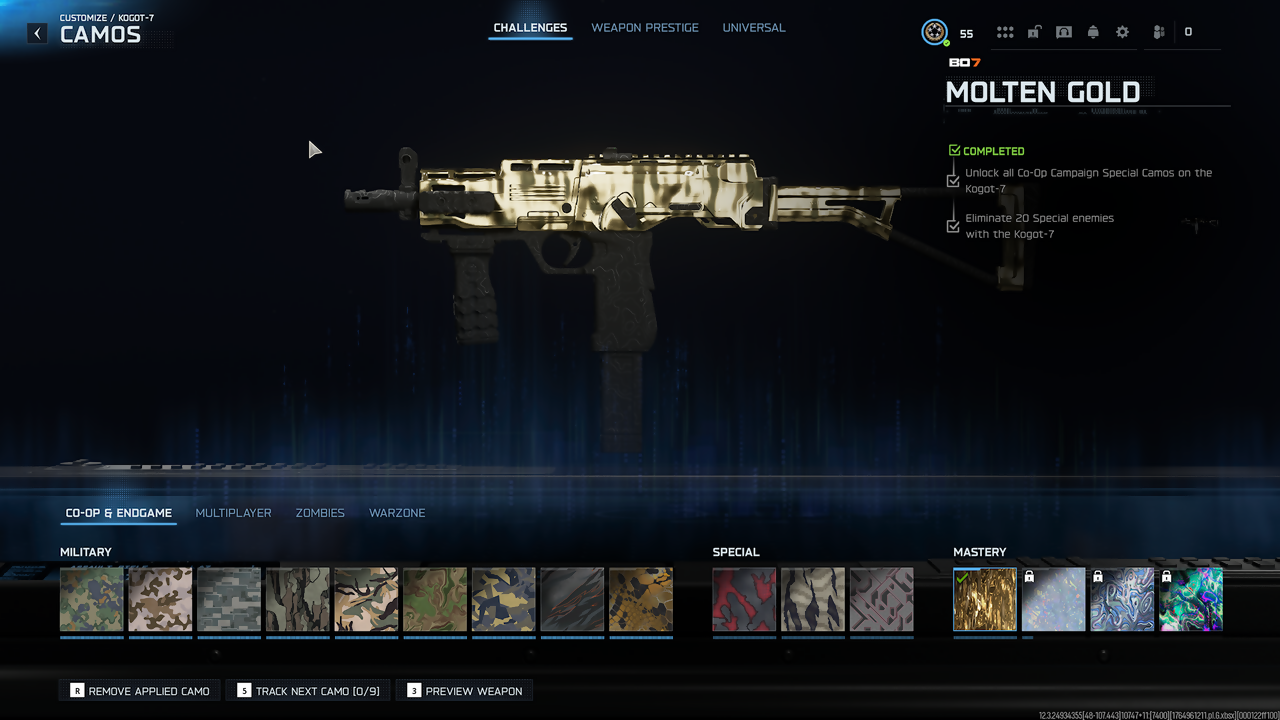The image size is (1280, 720).
Task: Select the locked white opal mastery camo
Action: (1054, 600)
